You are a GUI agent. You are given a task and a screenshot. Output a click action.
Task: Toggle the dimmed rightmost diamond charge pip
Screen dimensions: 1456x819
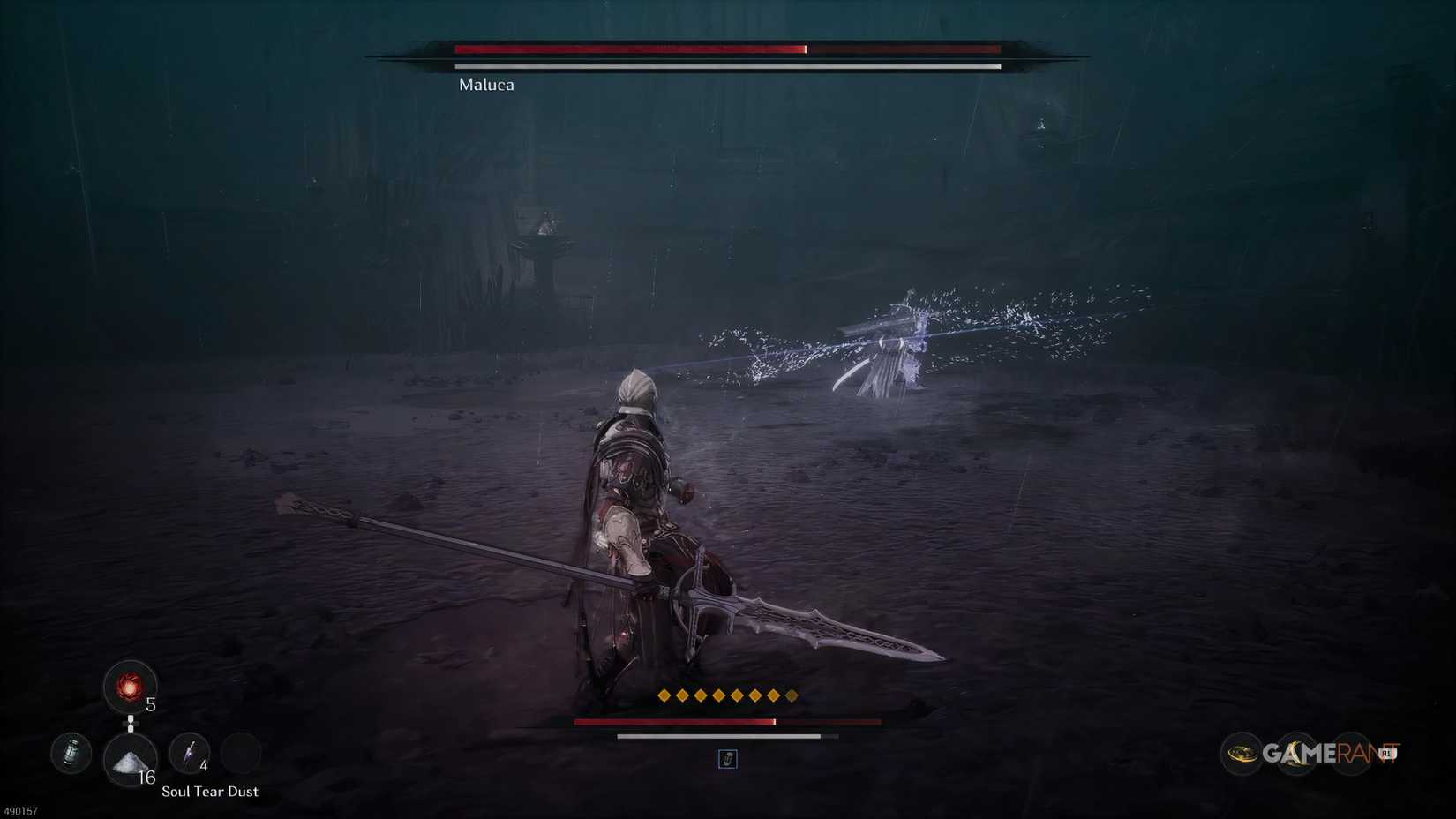[x=792, y=695]
